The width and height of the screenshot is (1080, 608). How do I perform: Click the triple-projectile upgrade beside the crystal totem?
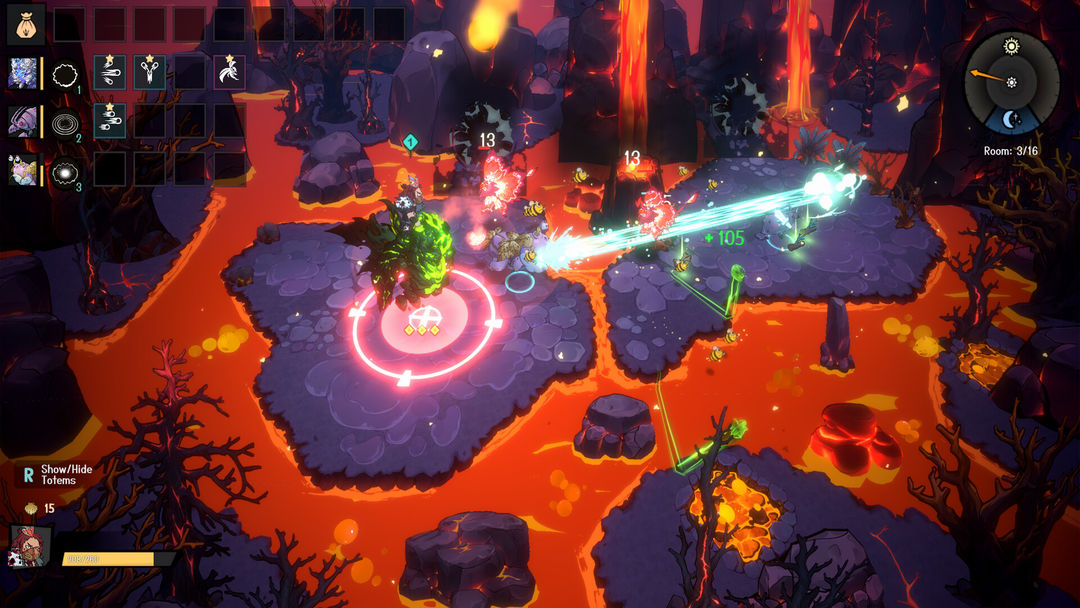click(x=110, y=72)
